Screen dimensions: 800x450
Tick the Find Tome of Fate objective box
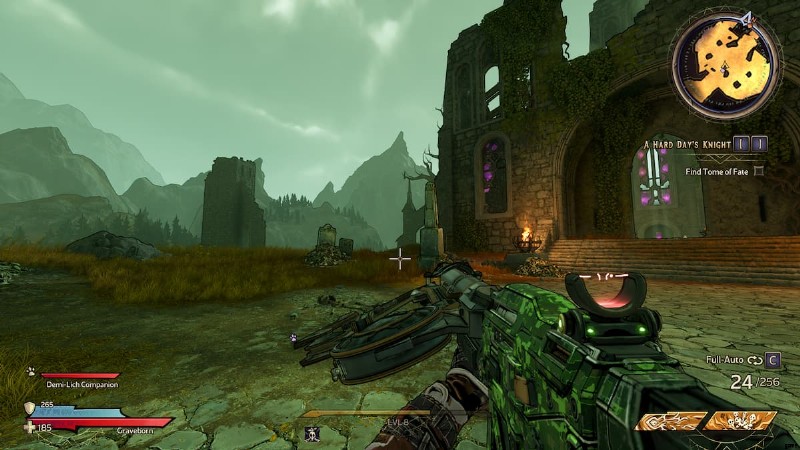(759, 171)
